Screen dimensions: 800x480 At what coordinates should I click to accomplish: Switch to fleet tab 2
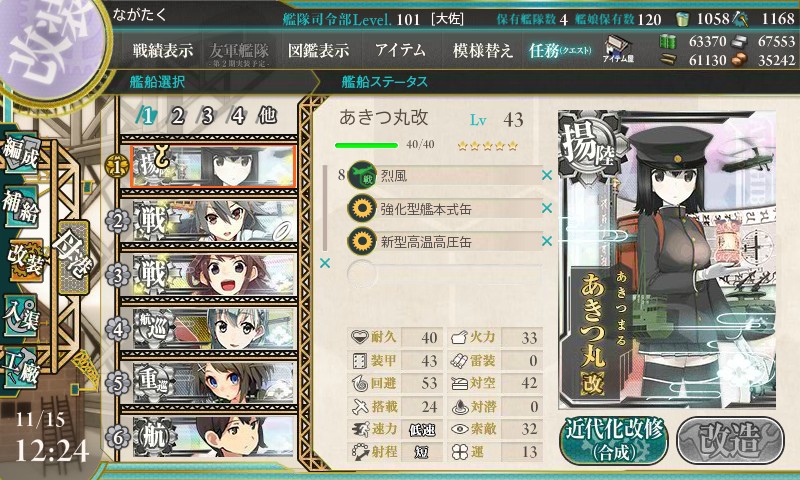point(177,115)
